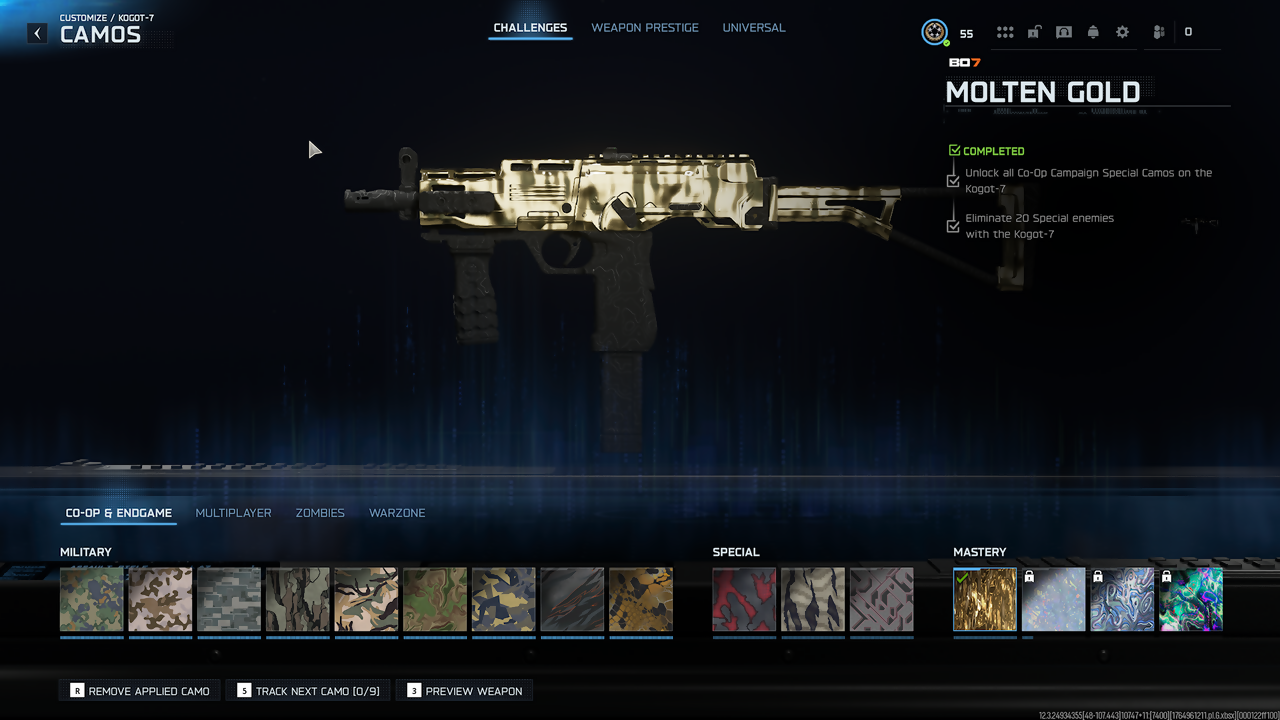1280x720 pixels.
Task: Select the Molten Gold mastery camo
Action: (985, 600)
